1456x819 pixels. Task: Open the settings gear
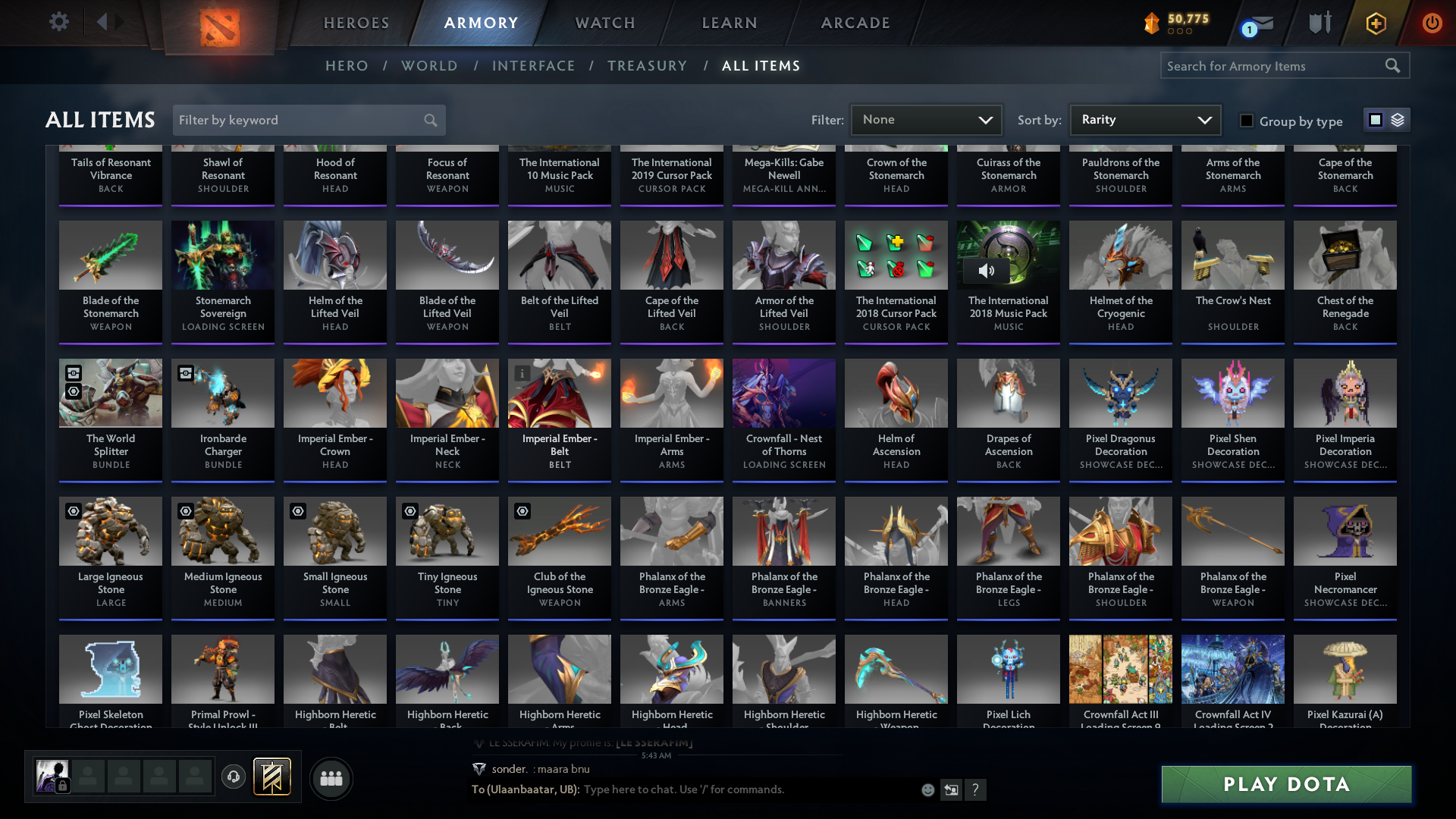(59, 22)
